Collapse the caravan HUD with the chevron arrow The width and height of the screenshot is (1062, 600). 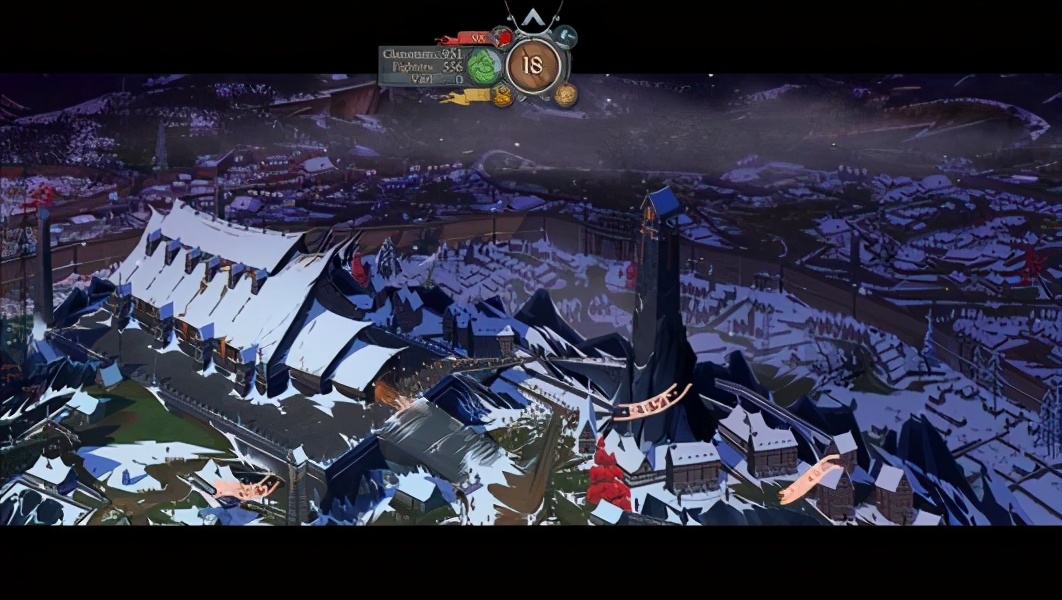coord(533,17)
